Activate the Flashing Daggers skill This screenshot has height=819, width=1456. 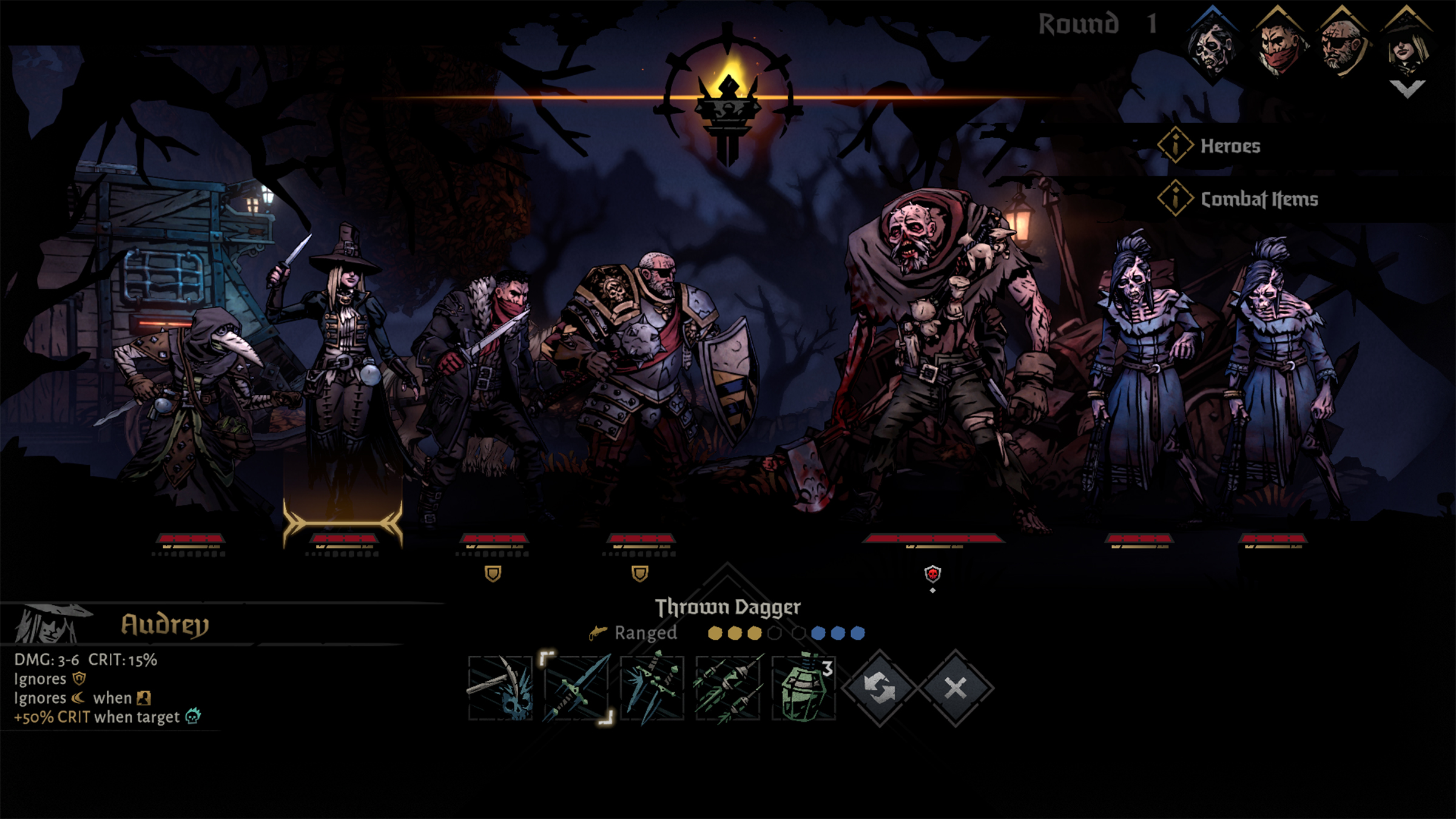652,688
